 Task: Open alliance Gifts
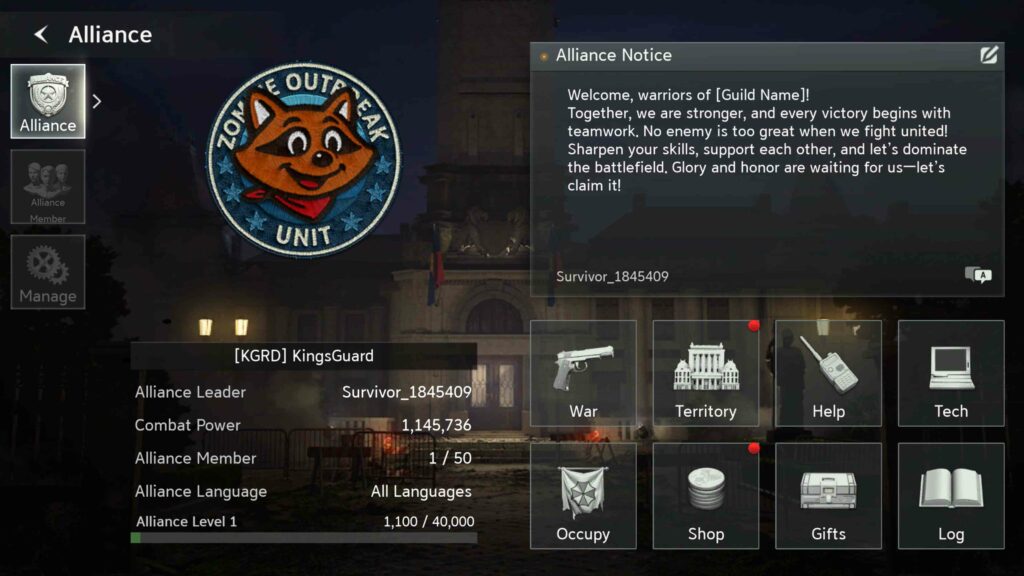[828, 496]
